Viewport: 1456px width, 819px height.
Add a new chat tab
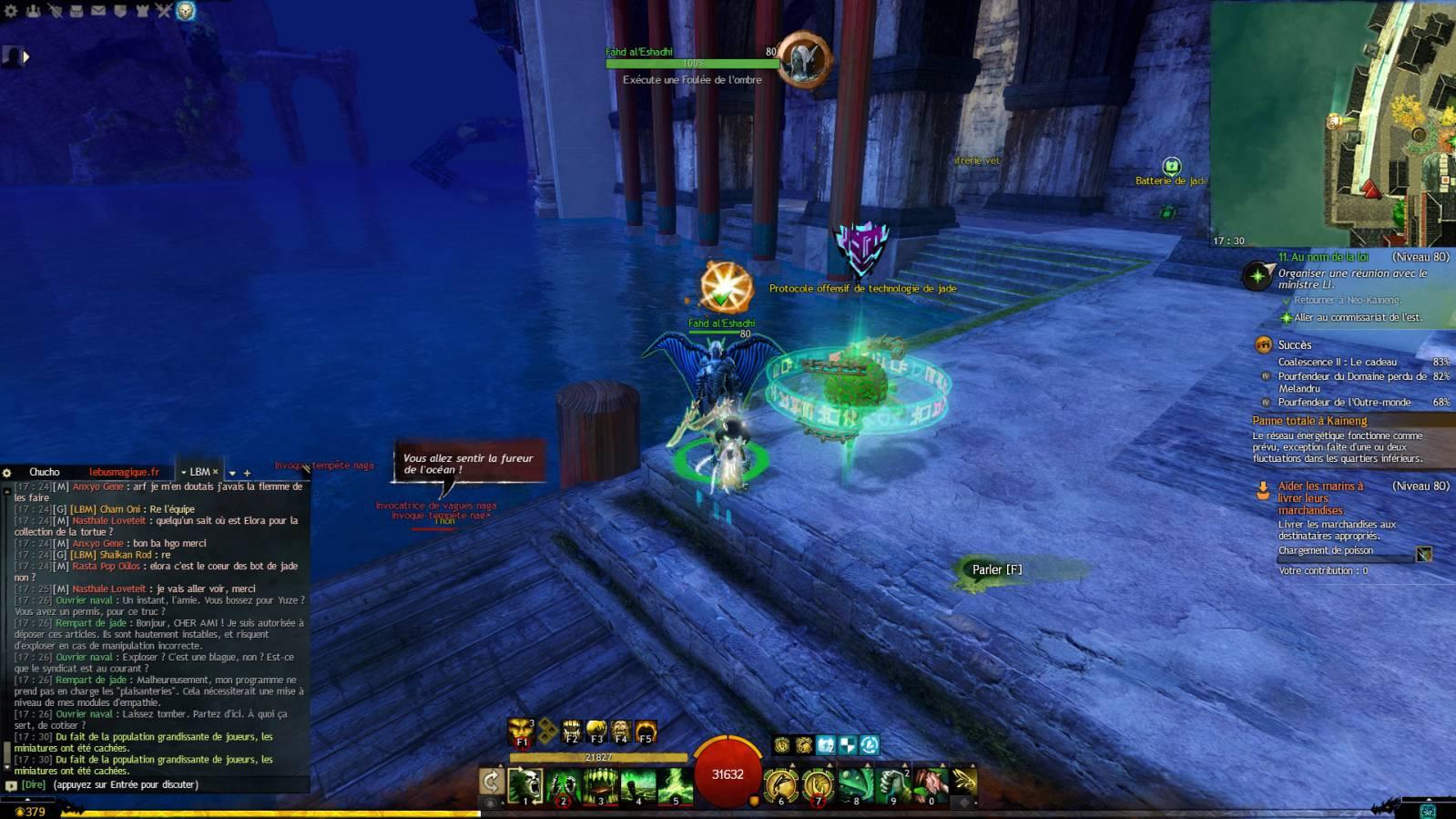click(x=247, y=473)
